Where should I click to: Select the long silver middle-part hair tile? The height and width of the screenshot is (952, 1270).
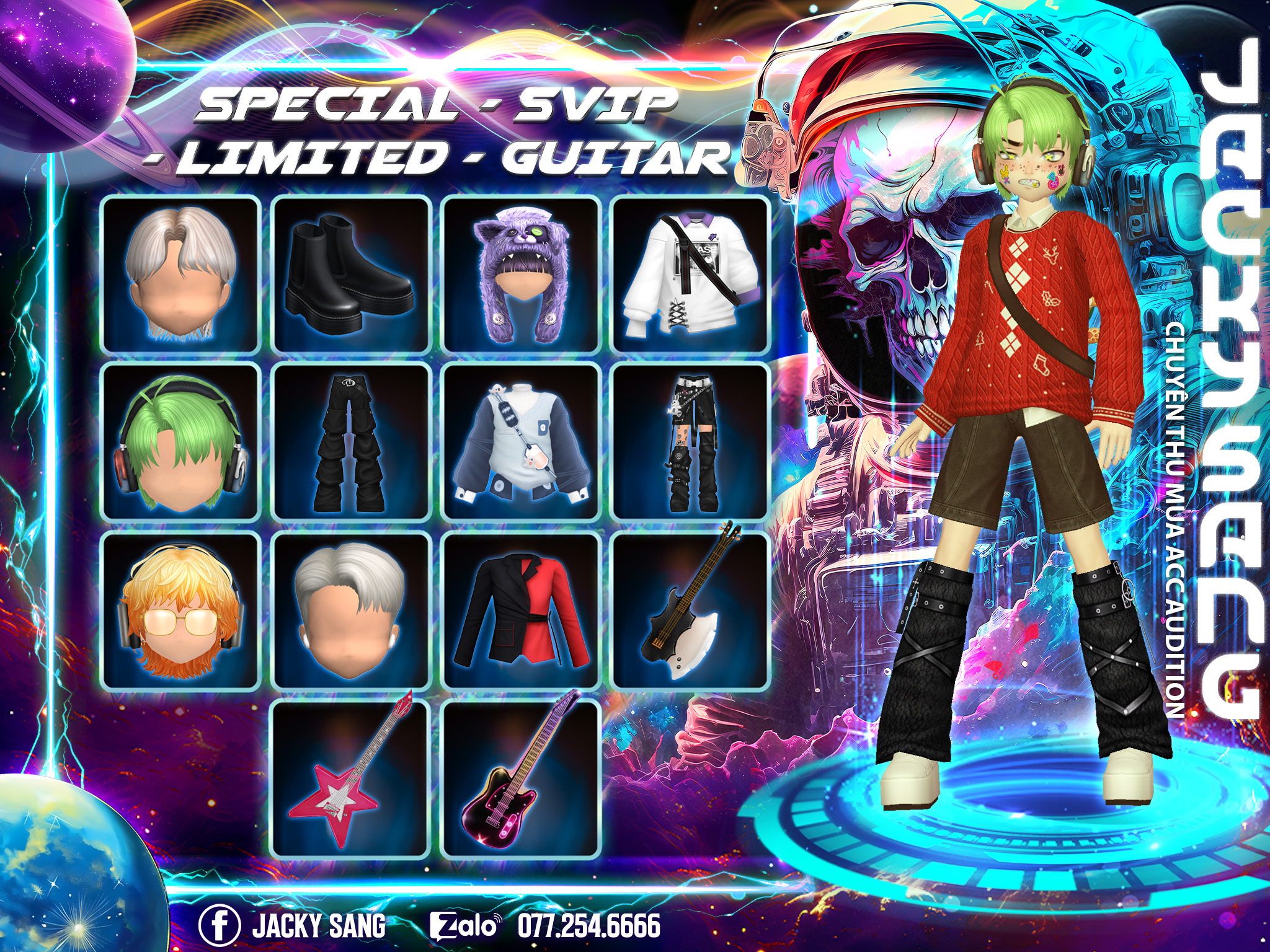click(180, 274)
